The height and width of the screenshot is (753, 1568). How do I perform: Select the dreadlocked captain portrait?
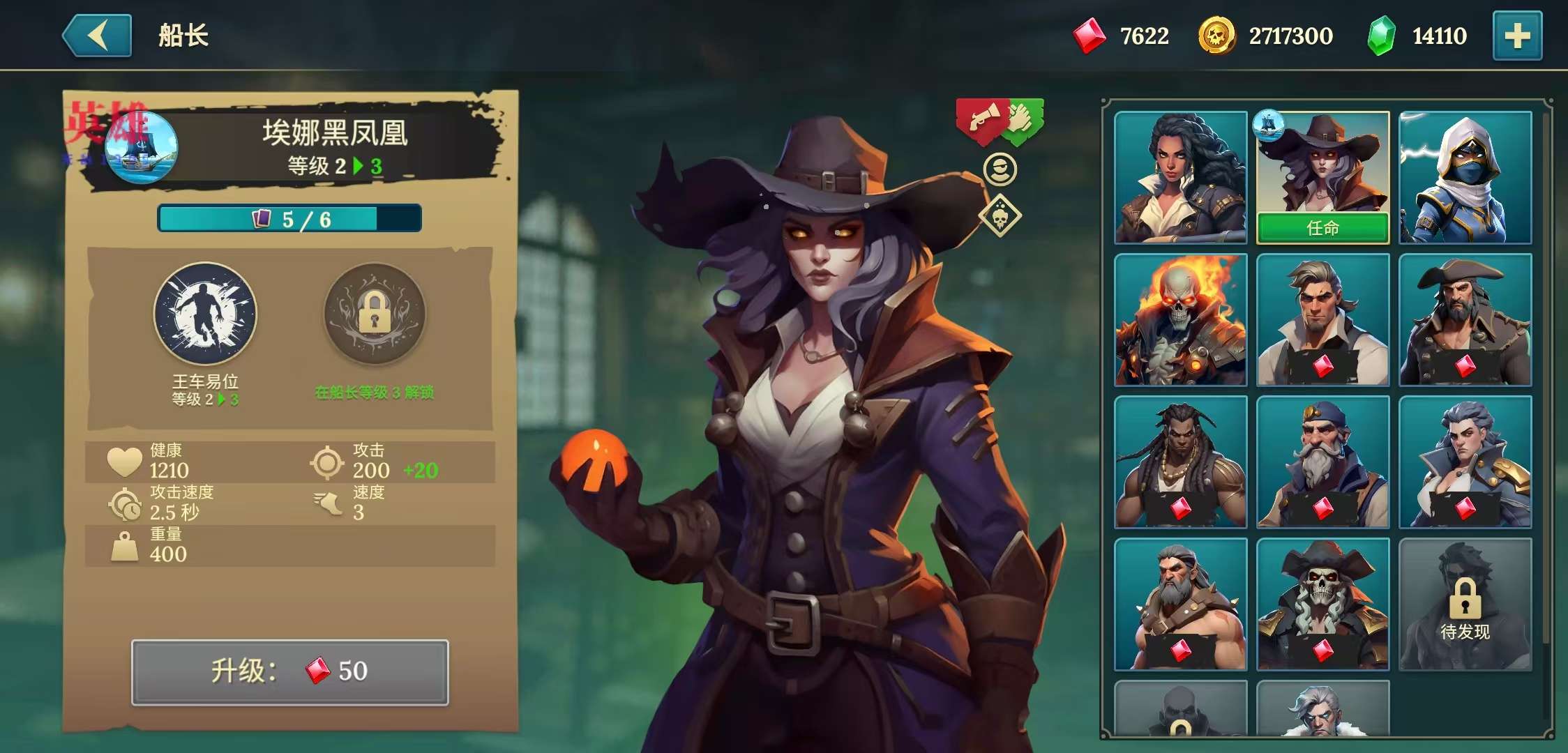1180,462
